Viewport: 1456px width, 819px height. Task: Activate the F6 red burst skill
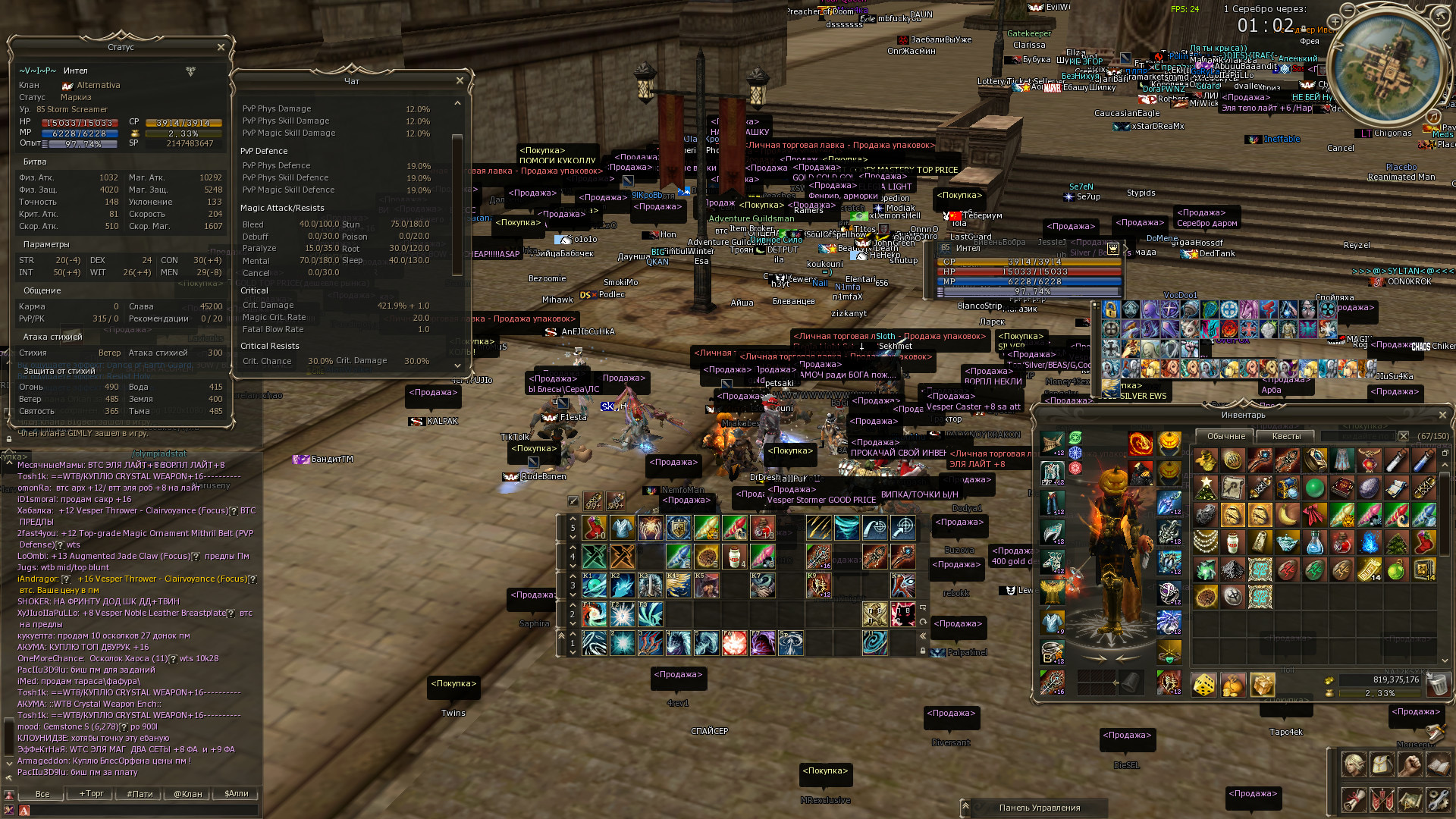click(734, 643)
